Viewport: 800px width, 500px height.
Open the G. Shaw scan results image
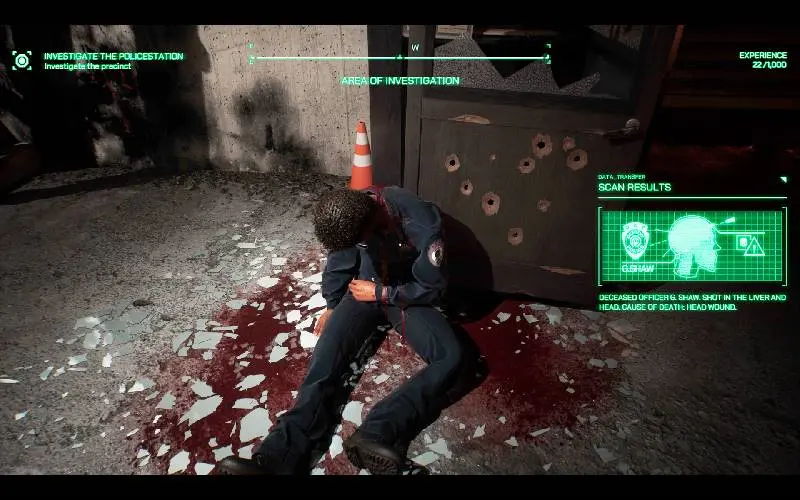(x=692, y=245)
